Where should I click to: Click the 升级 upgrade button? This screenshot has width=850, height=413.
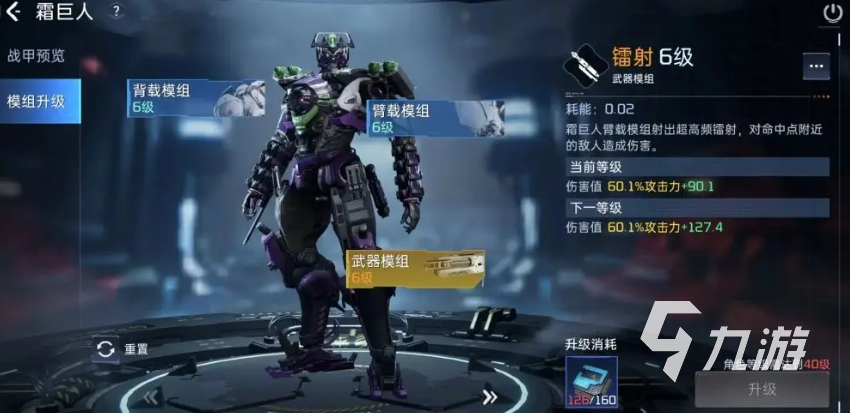[762, 389]
